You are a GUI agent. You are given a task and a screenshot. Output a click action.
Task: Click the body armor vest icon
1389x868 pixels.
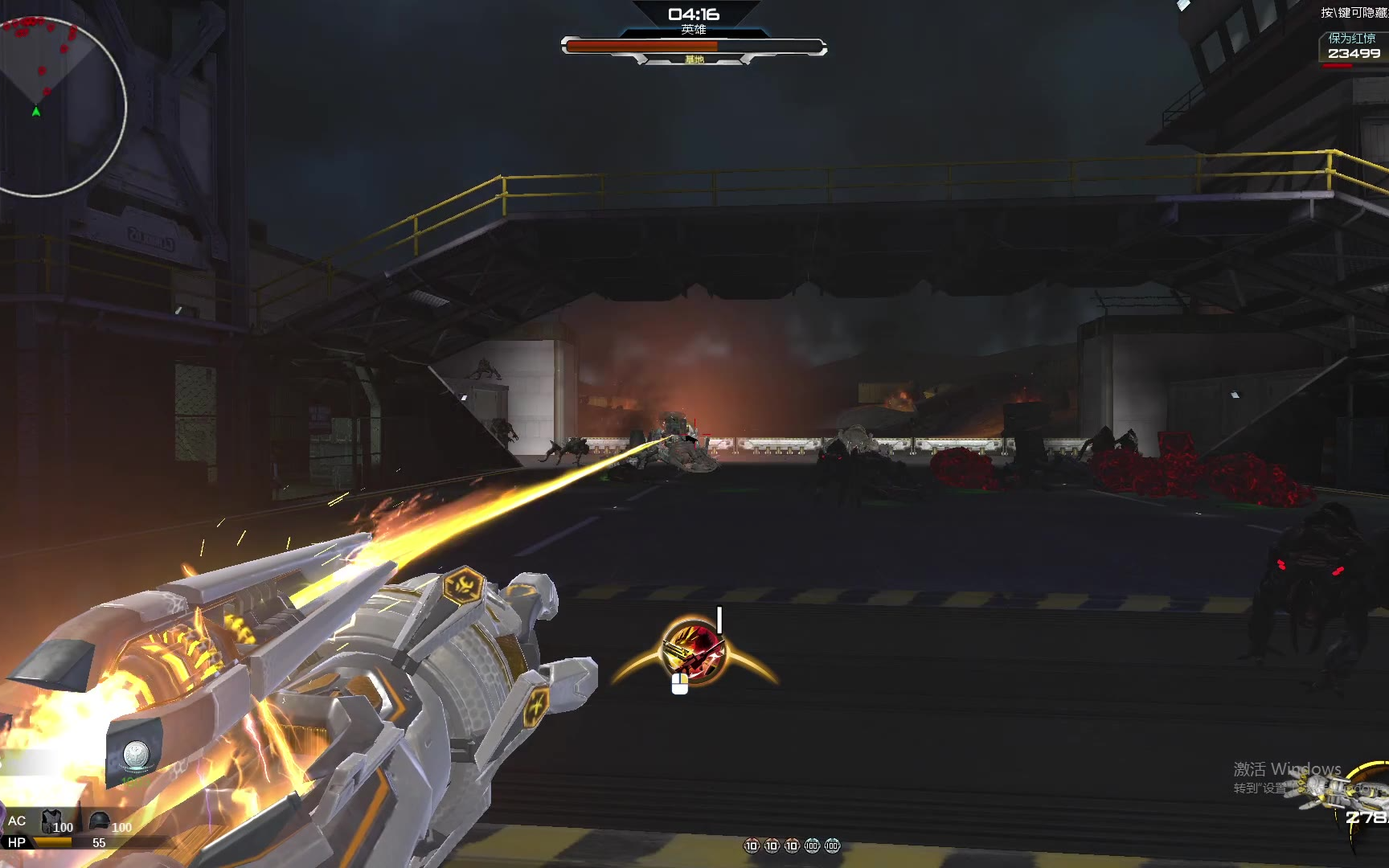coord(51,821)
